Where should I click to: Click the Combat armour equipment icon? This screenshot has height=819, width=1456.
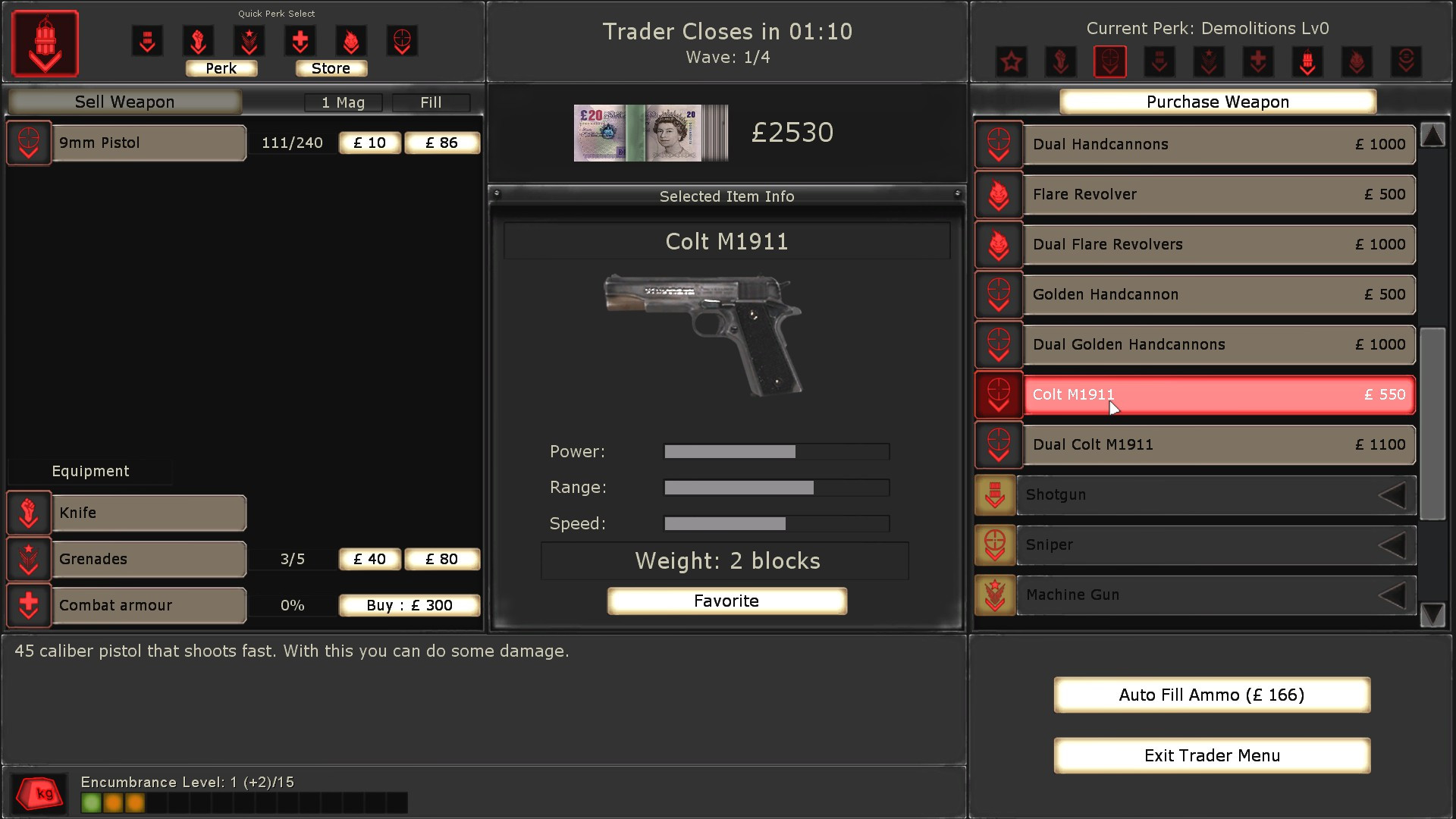28,605
